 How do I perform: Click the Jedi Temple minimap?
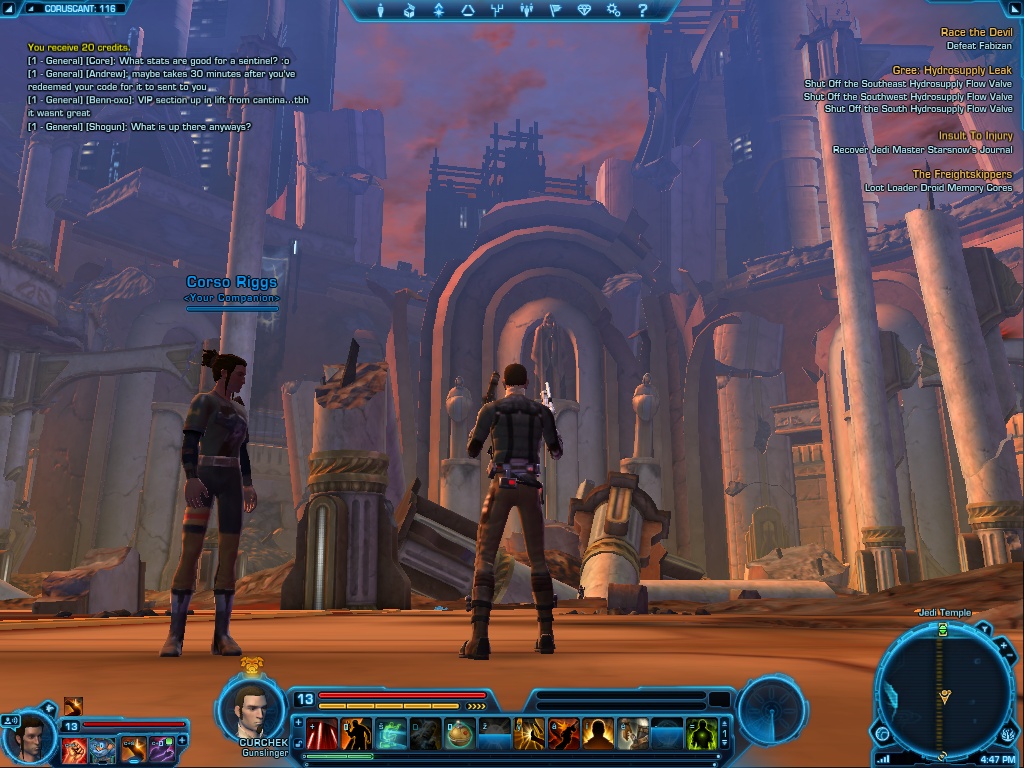942,690
